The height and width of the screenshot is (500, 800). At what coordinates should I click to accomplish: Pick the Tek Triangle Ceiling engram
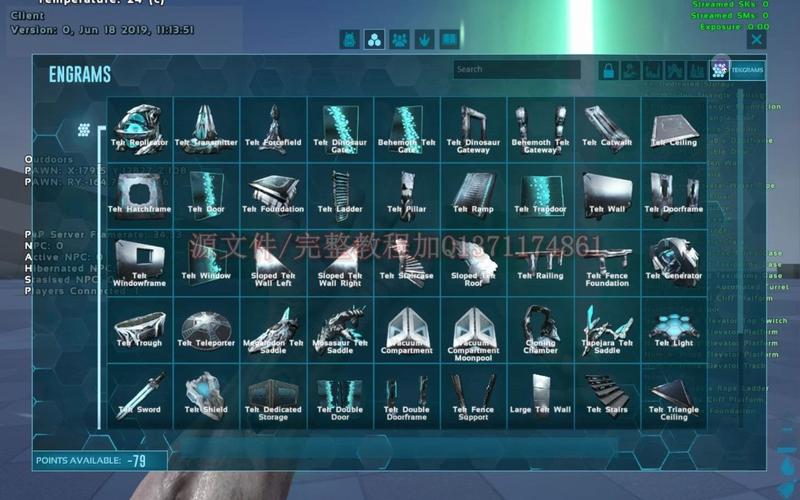pos(674,396)
